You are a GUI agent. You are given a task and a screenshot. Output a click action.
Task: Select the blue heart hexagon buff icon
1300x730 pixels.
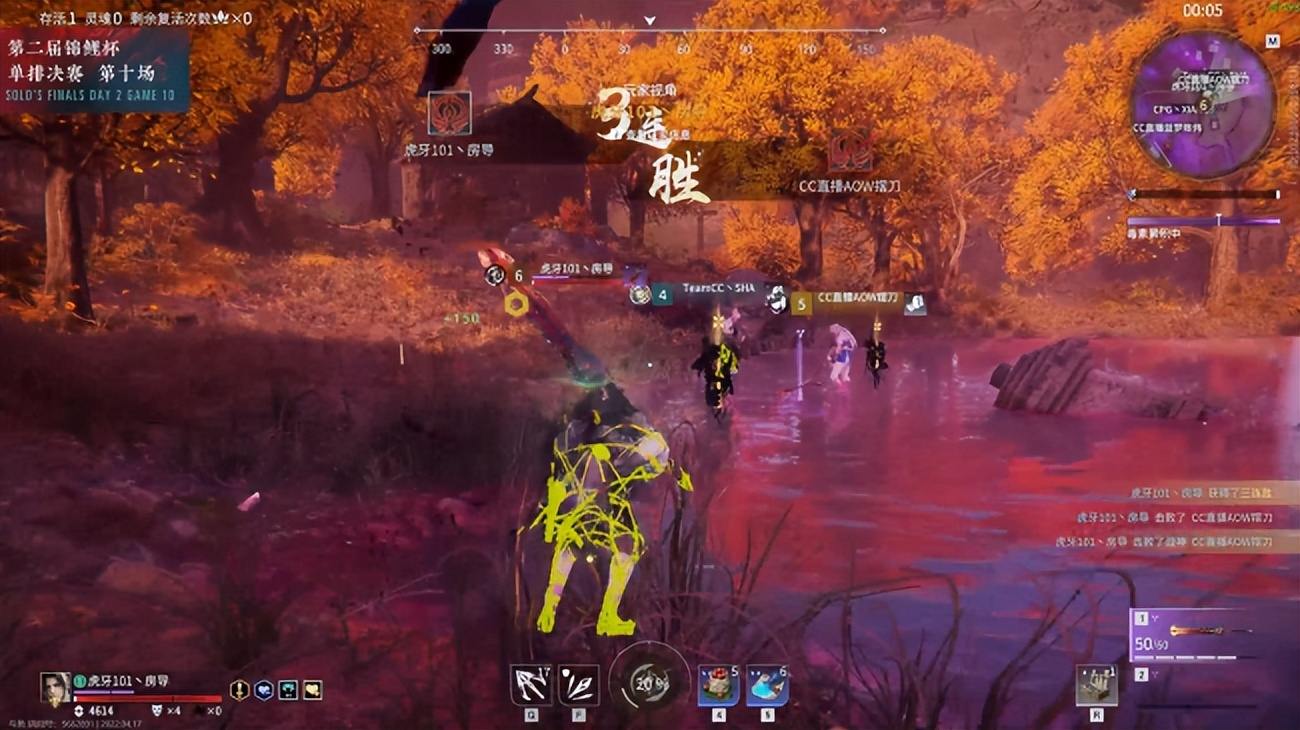coord(263,689)
